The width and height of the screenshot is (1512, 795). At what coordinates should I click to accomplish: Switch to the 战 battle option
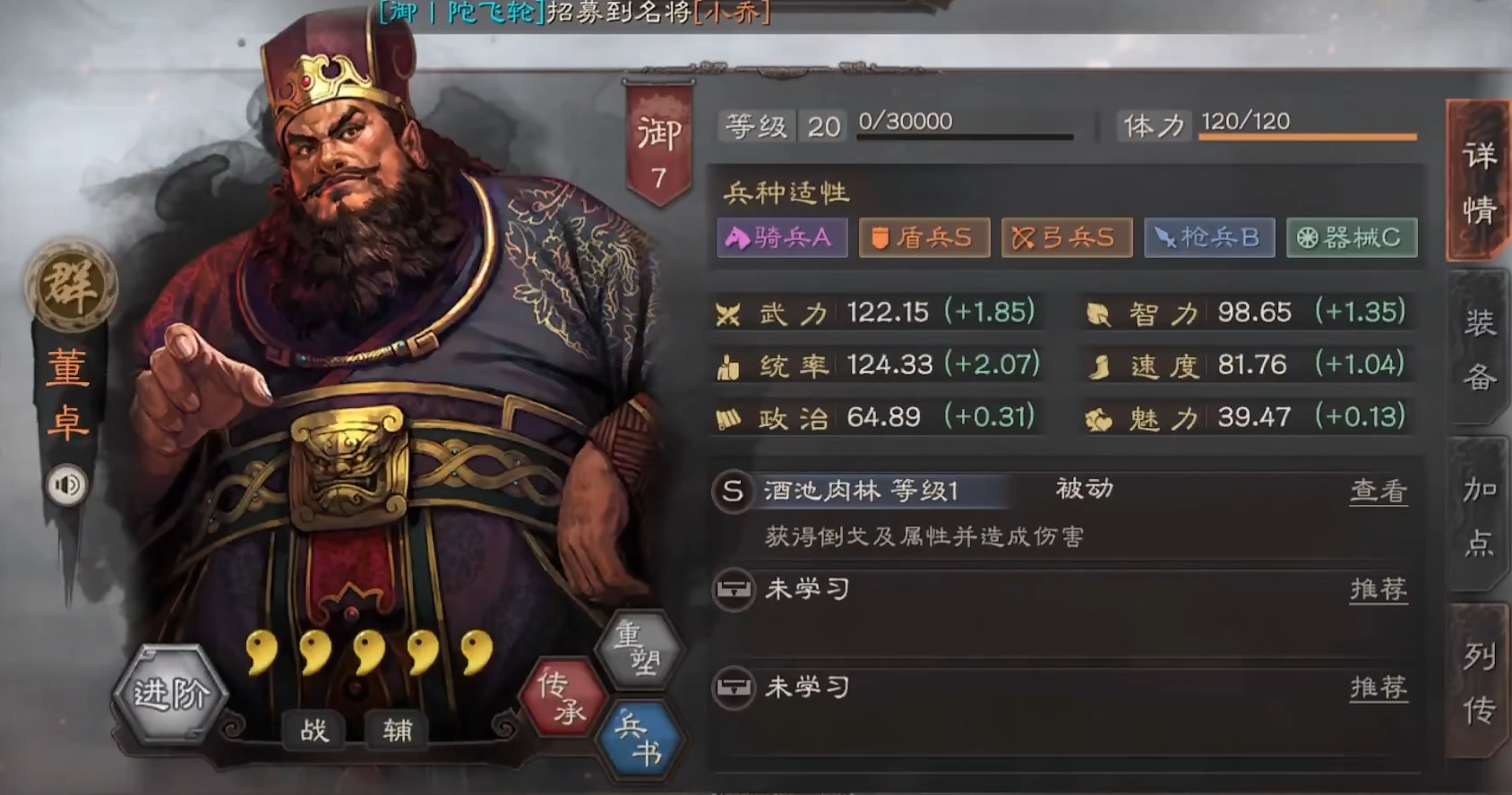(313, 731)
